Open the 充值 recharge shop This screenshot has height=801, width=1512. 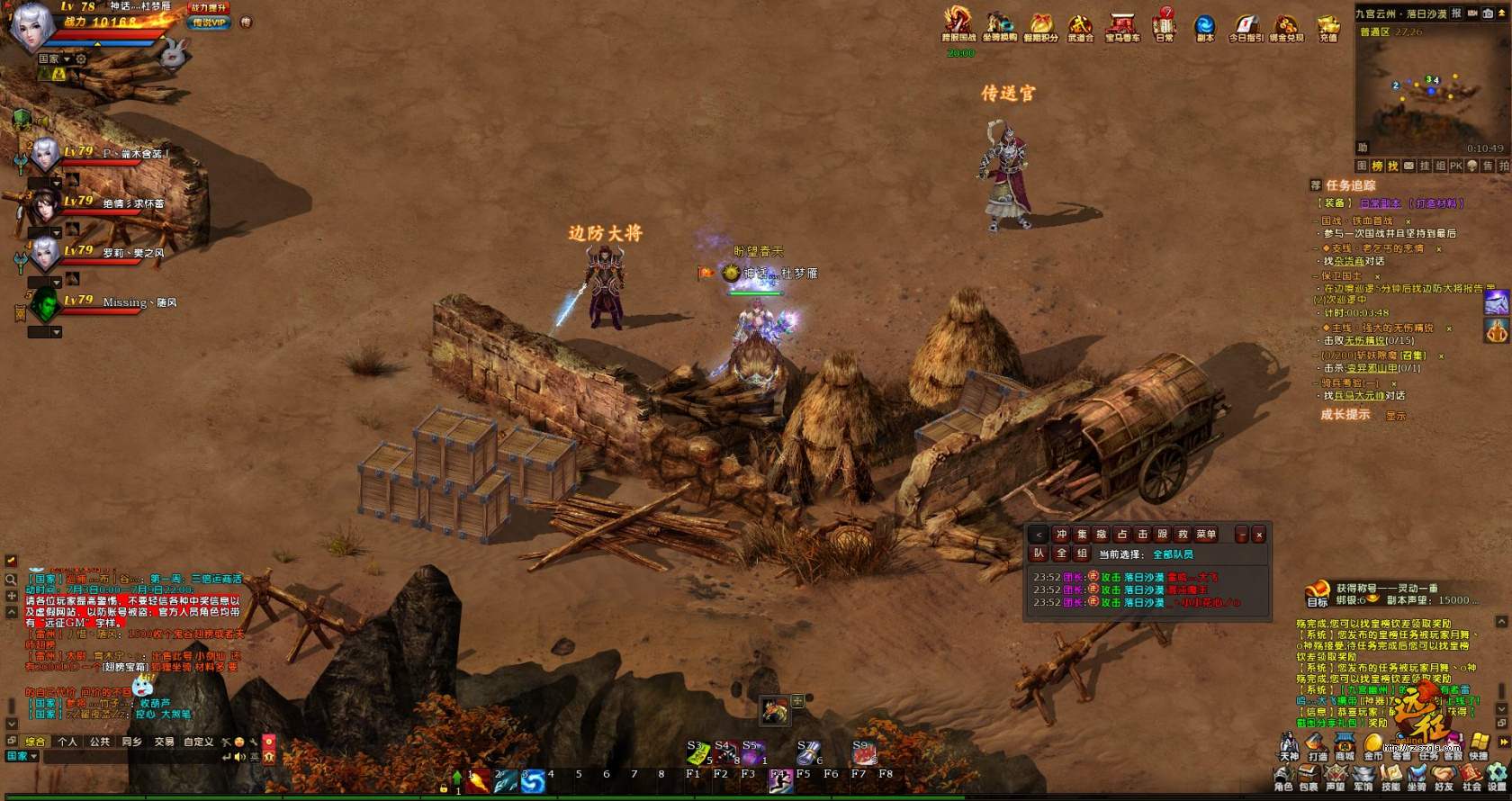point(1327,26)
